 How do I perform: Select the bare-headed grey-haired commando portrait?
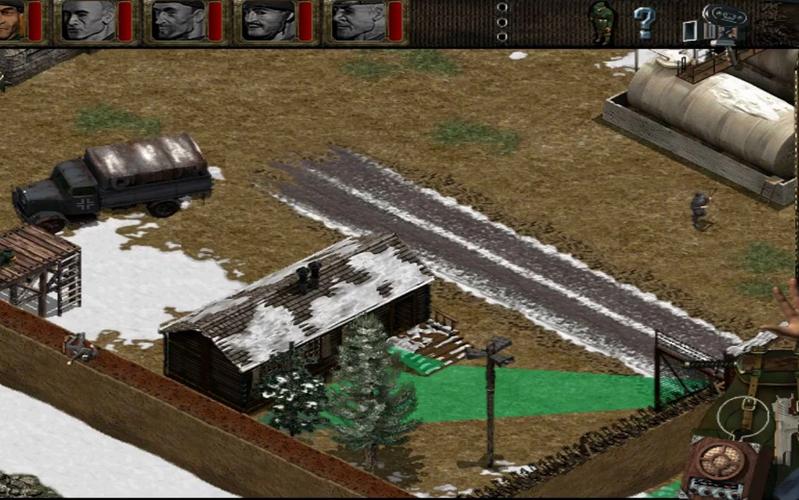88,21
